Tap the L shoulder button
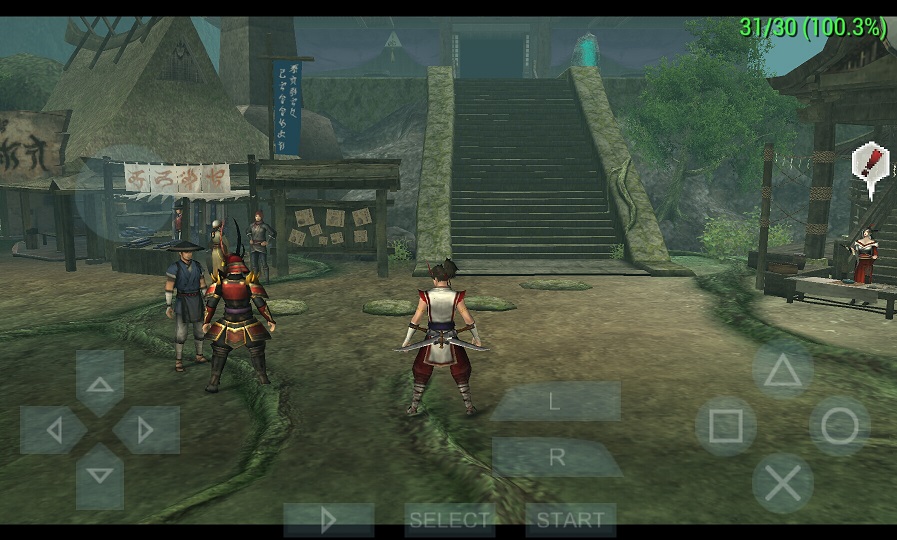This screenshot has width=897, height=540. coord(555,401)
